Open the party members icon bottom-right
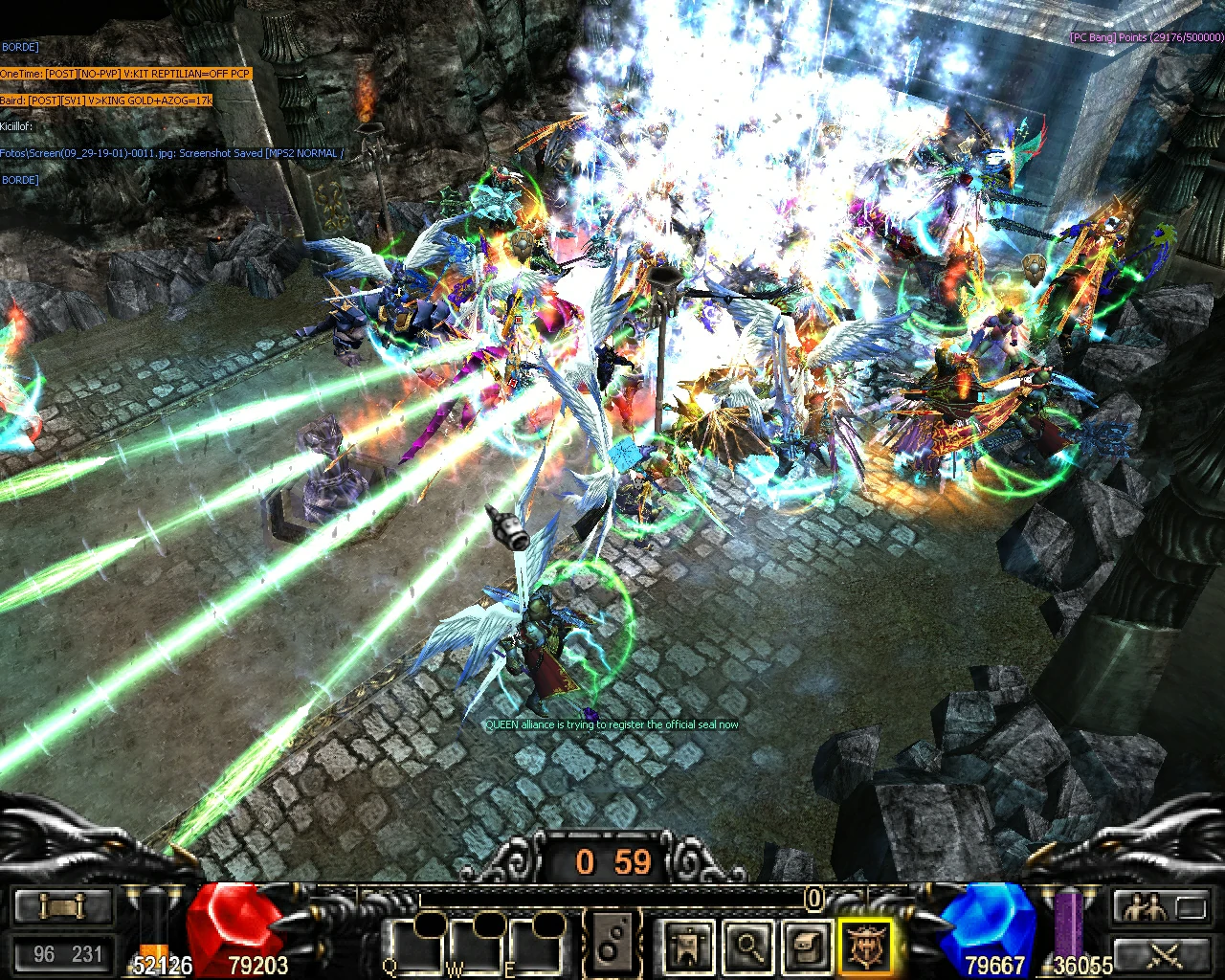 [1145, 907]
